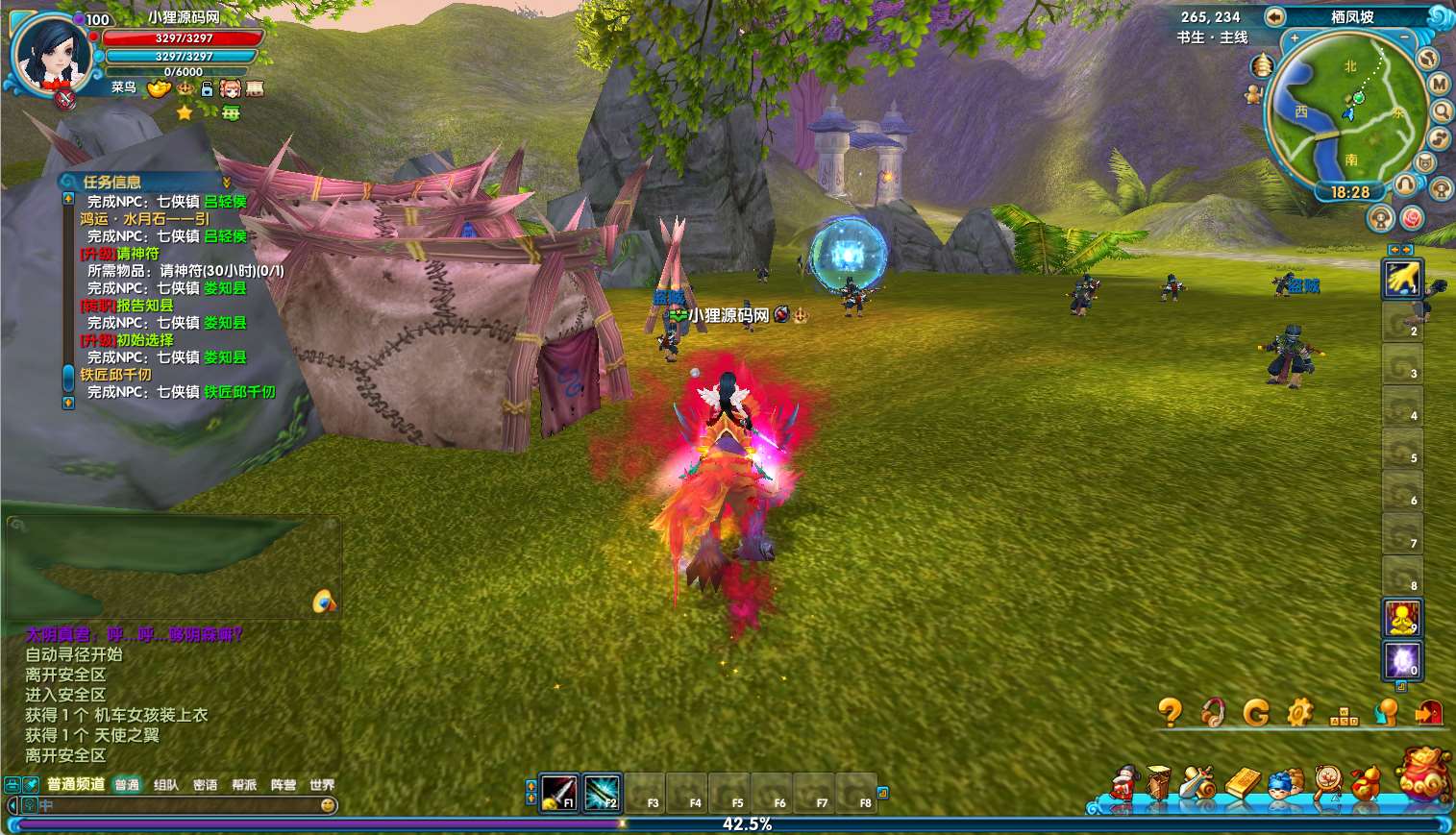Open the world map with M button
1456x835 pixels.
[1439, 85]
